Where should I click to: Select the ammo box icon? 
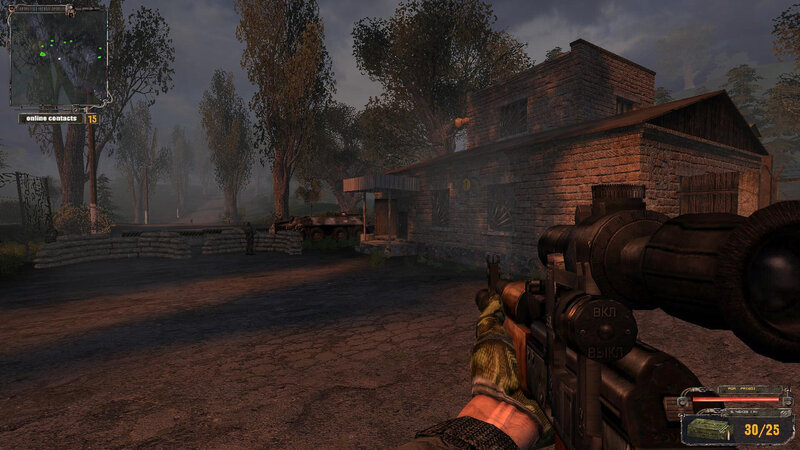pos(709,429)
